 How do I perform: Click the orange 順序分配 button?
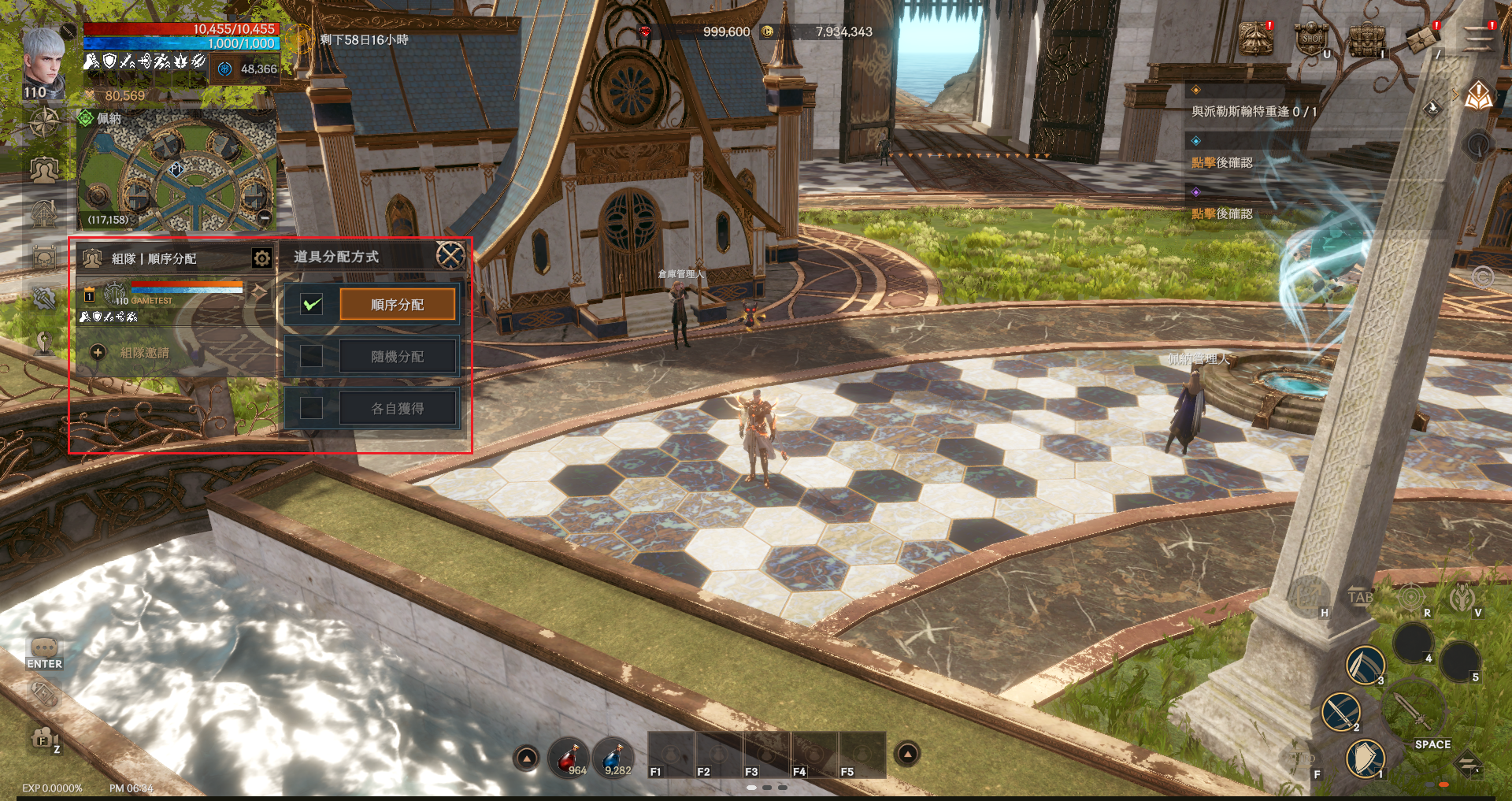pyautogui.click(x=398, y=305)
